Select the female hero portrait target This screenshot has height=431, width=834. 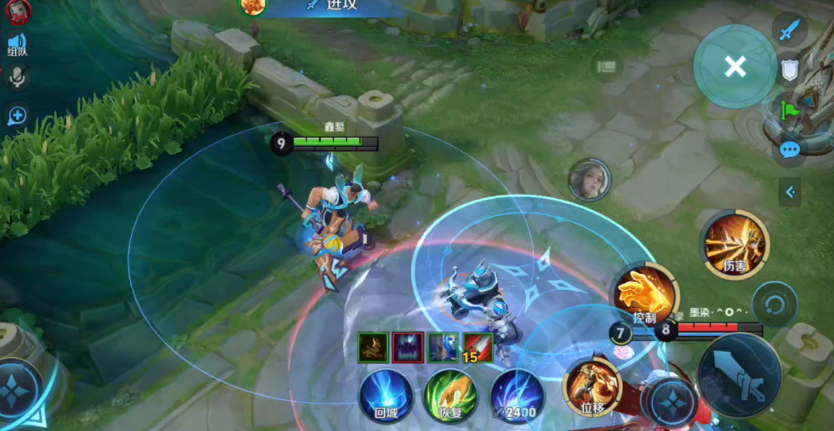[x=588, y=179]
